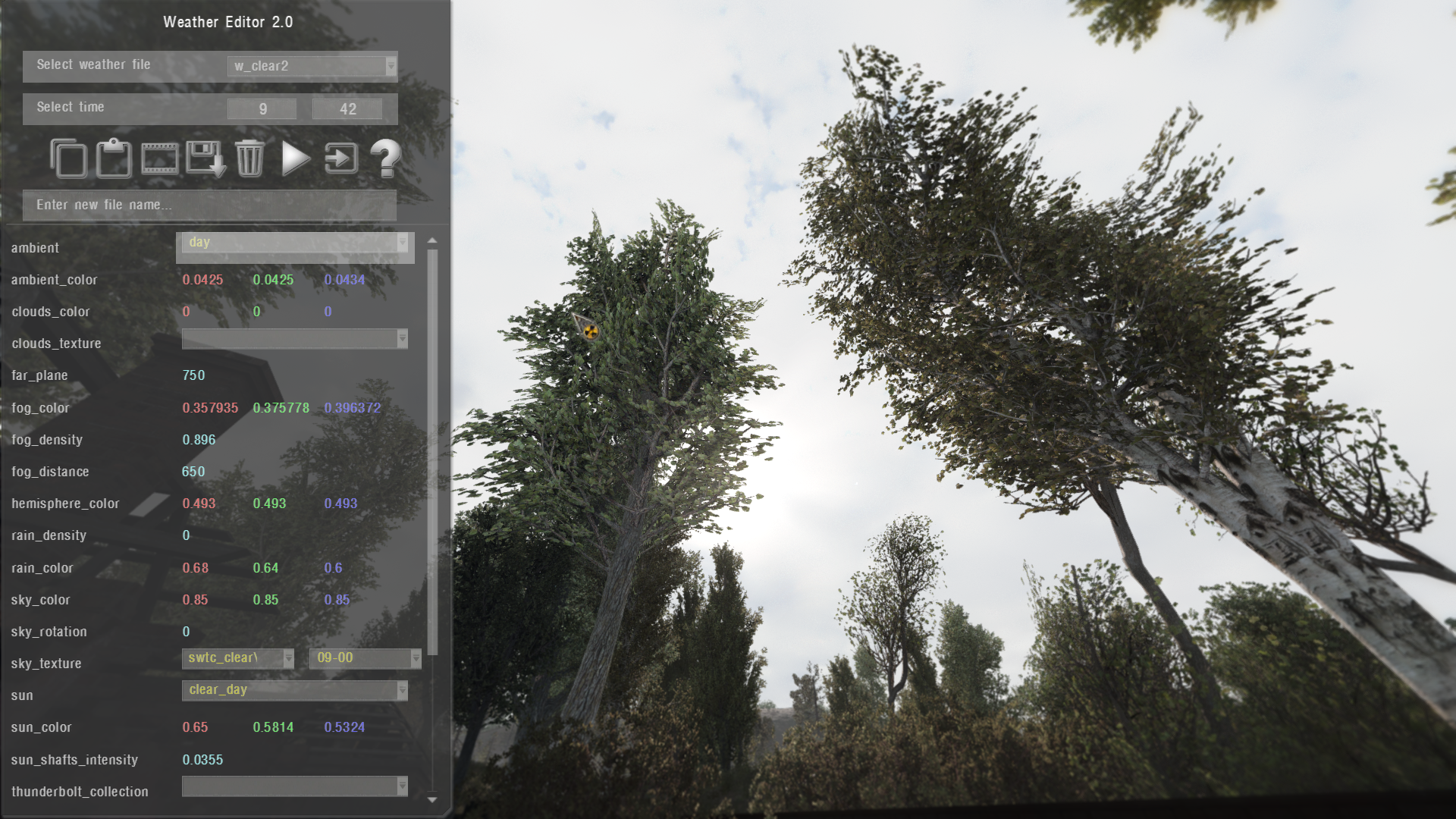The image size is (1456, 819).
Task: Open the filmstrip sequence icon
Action: pos(159,158)
